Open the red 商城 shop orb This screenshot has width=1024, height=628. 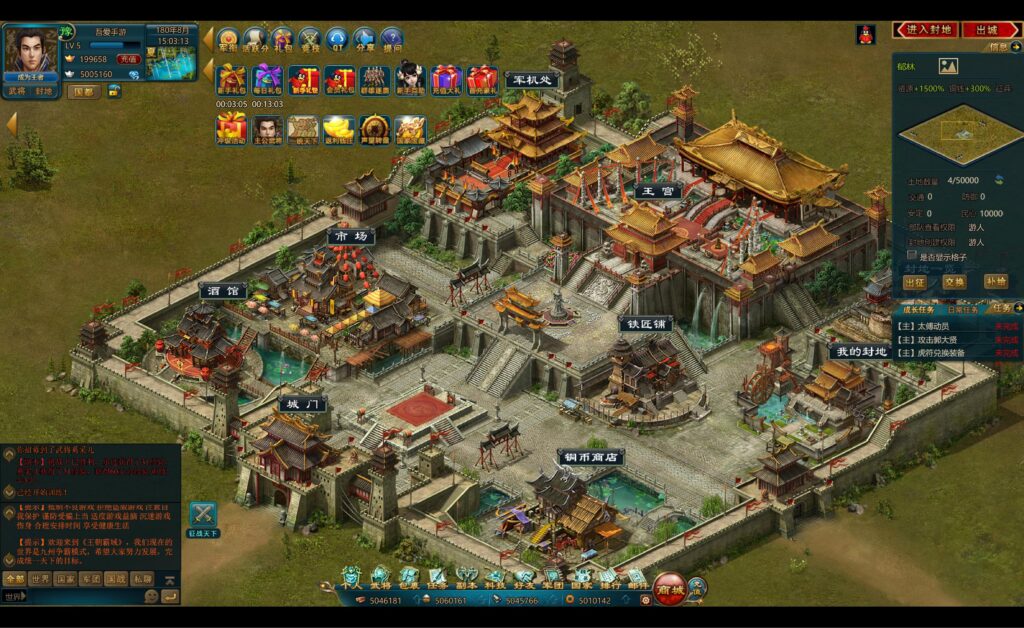[670, 585]
